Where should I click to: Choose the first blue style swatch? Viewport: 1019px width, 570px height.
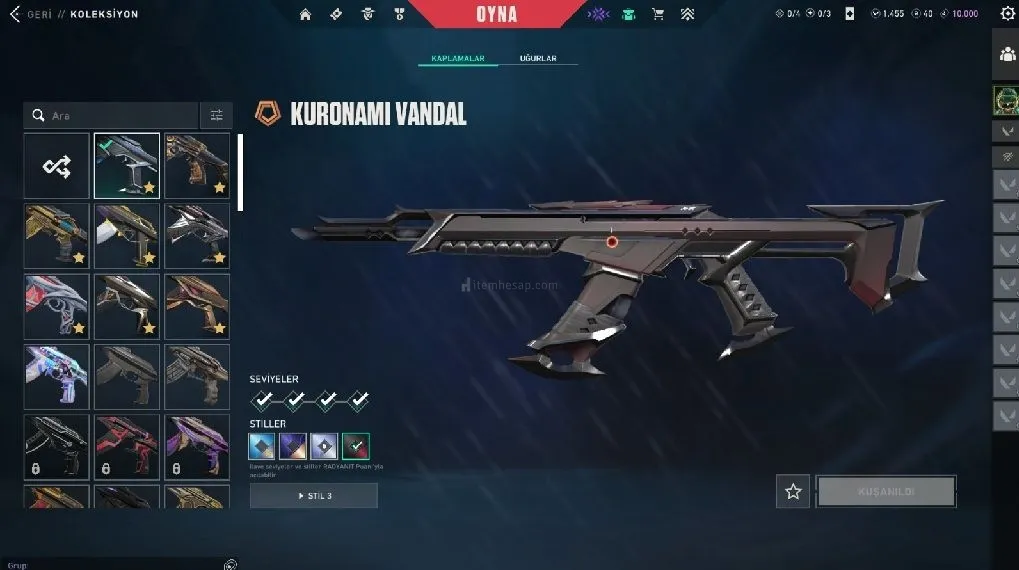pos(262,446)
